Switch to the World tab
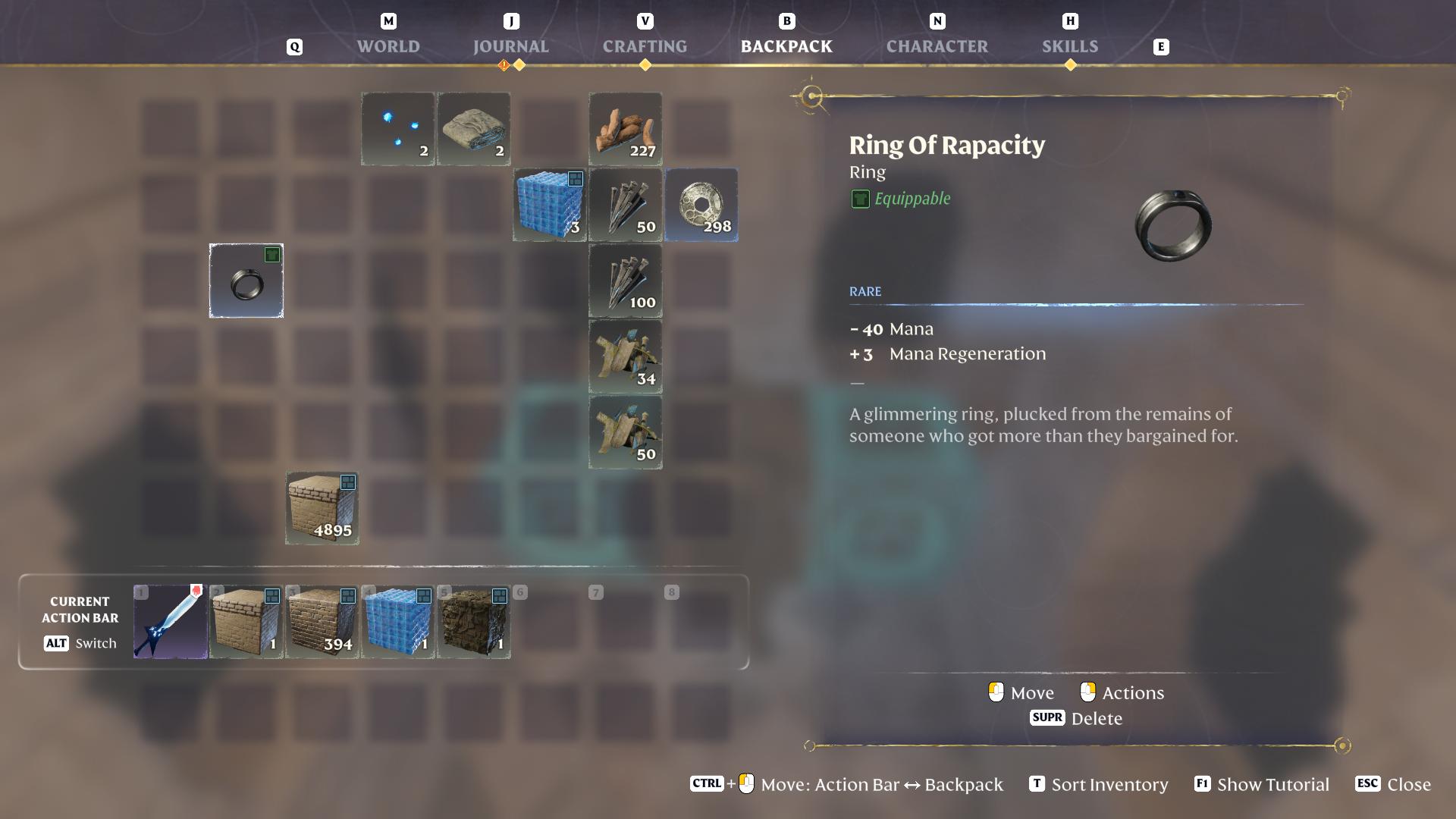This screenshot has width=1456, height=819. coord(388,46)
